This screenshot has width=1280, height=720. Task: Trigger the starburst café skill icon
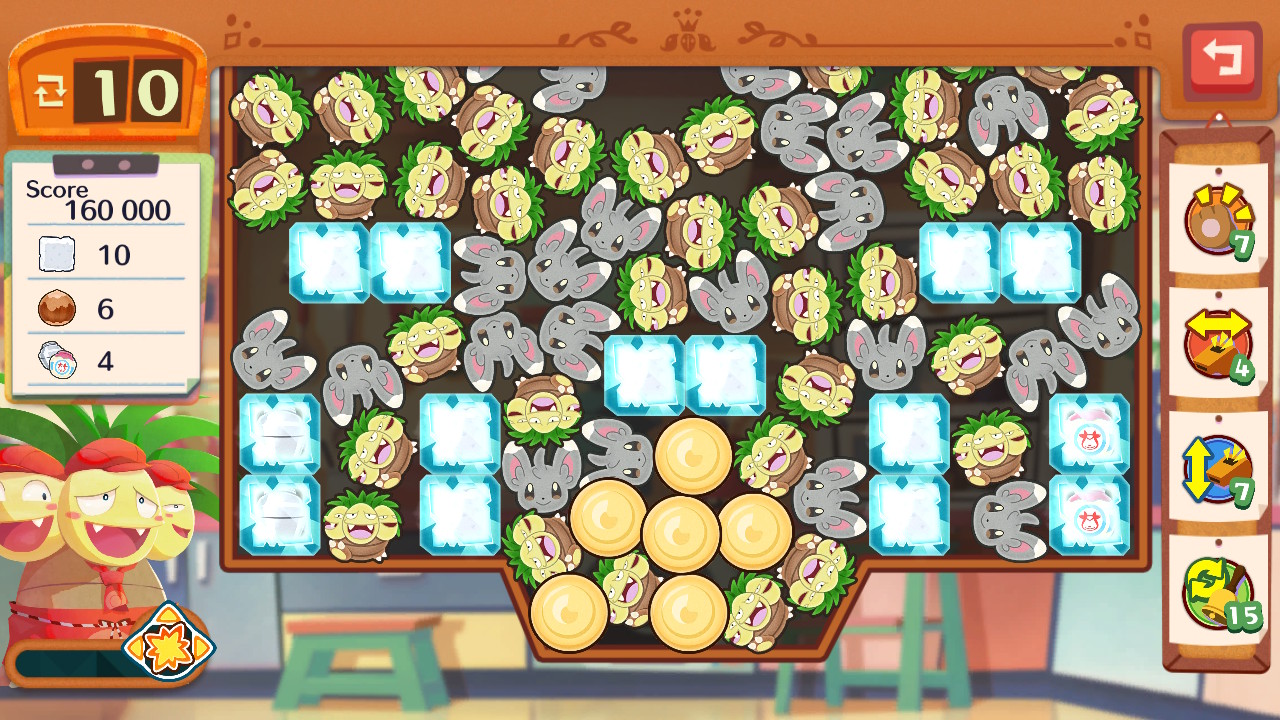168,643
